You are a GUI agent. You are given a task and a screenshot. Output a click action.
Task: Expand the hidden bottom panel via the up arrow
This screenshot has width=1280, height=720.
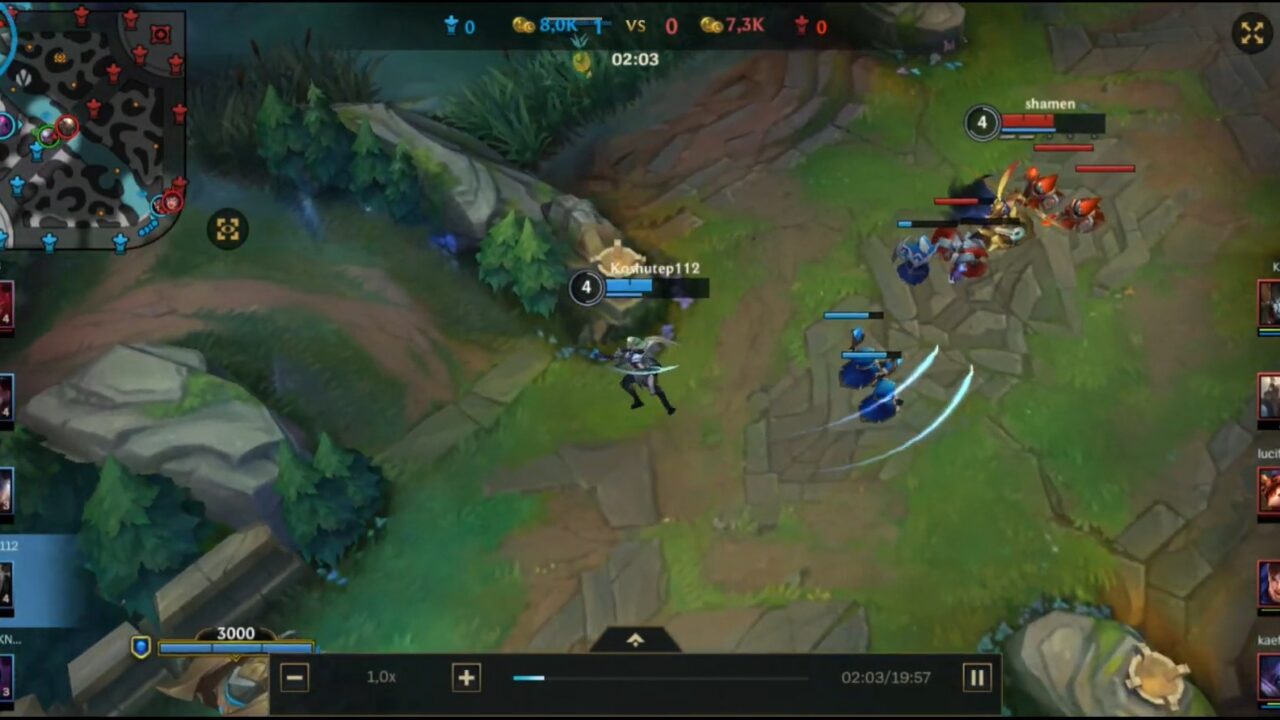click(636, 638)
